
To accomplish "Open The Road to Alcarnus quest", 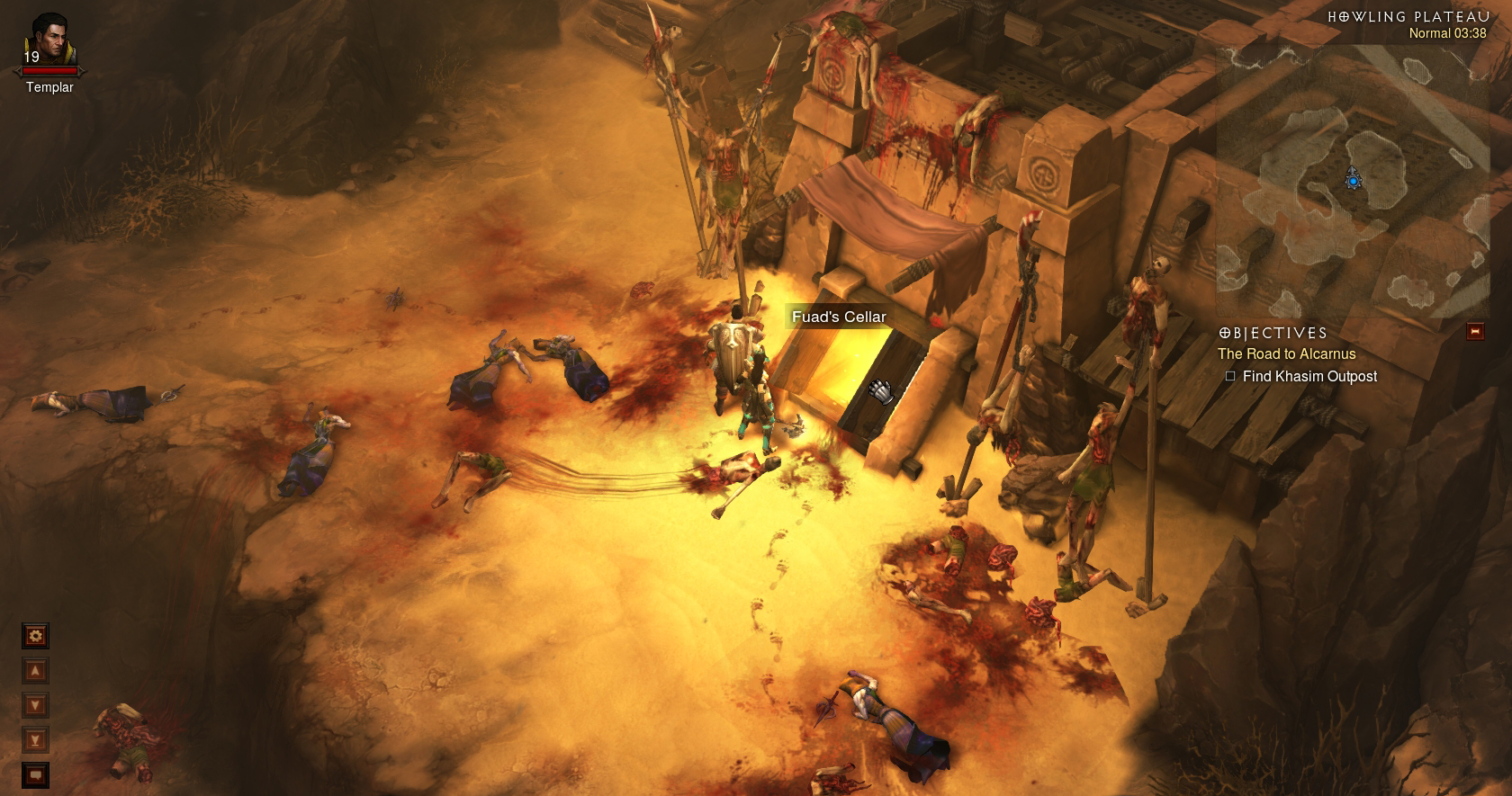I will point(1286,354).
